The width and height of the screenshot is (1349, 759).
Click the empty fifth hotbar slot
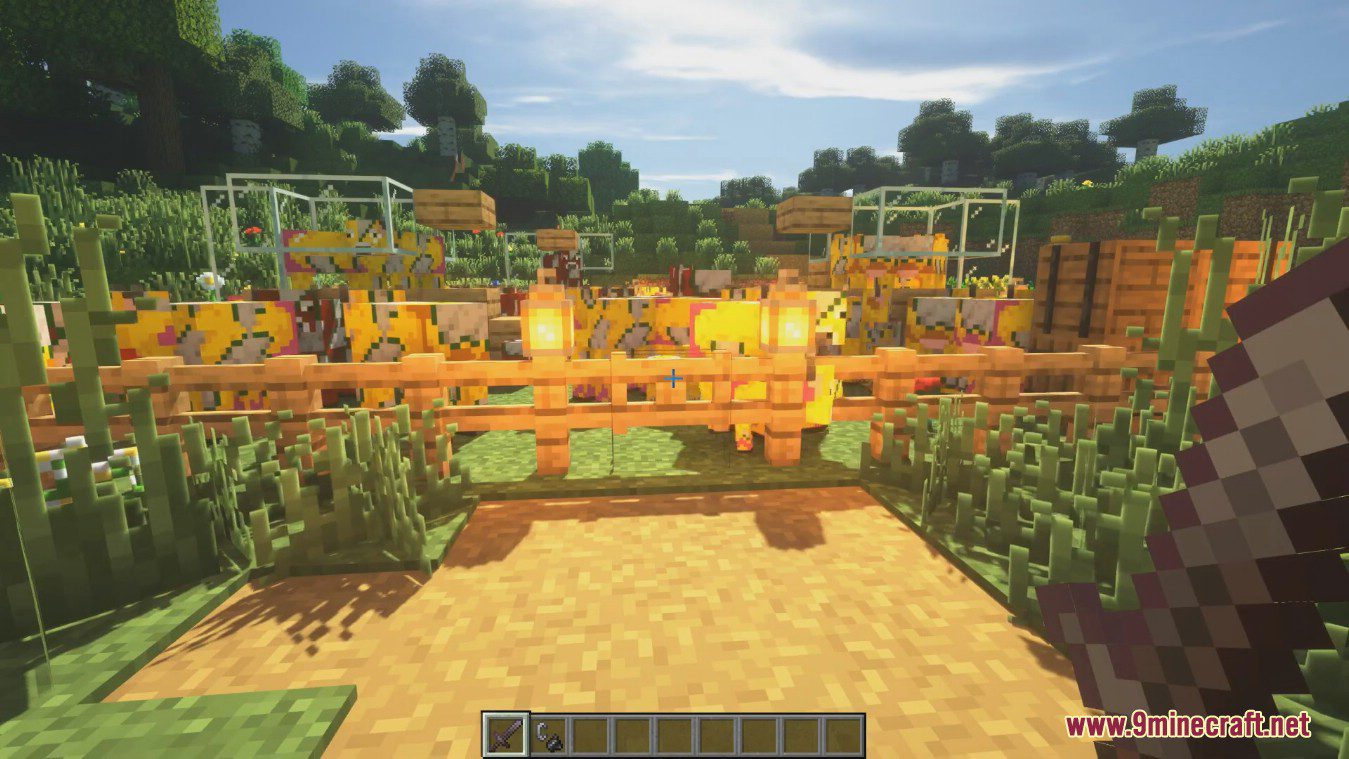(673, 739)
